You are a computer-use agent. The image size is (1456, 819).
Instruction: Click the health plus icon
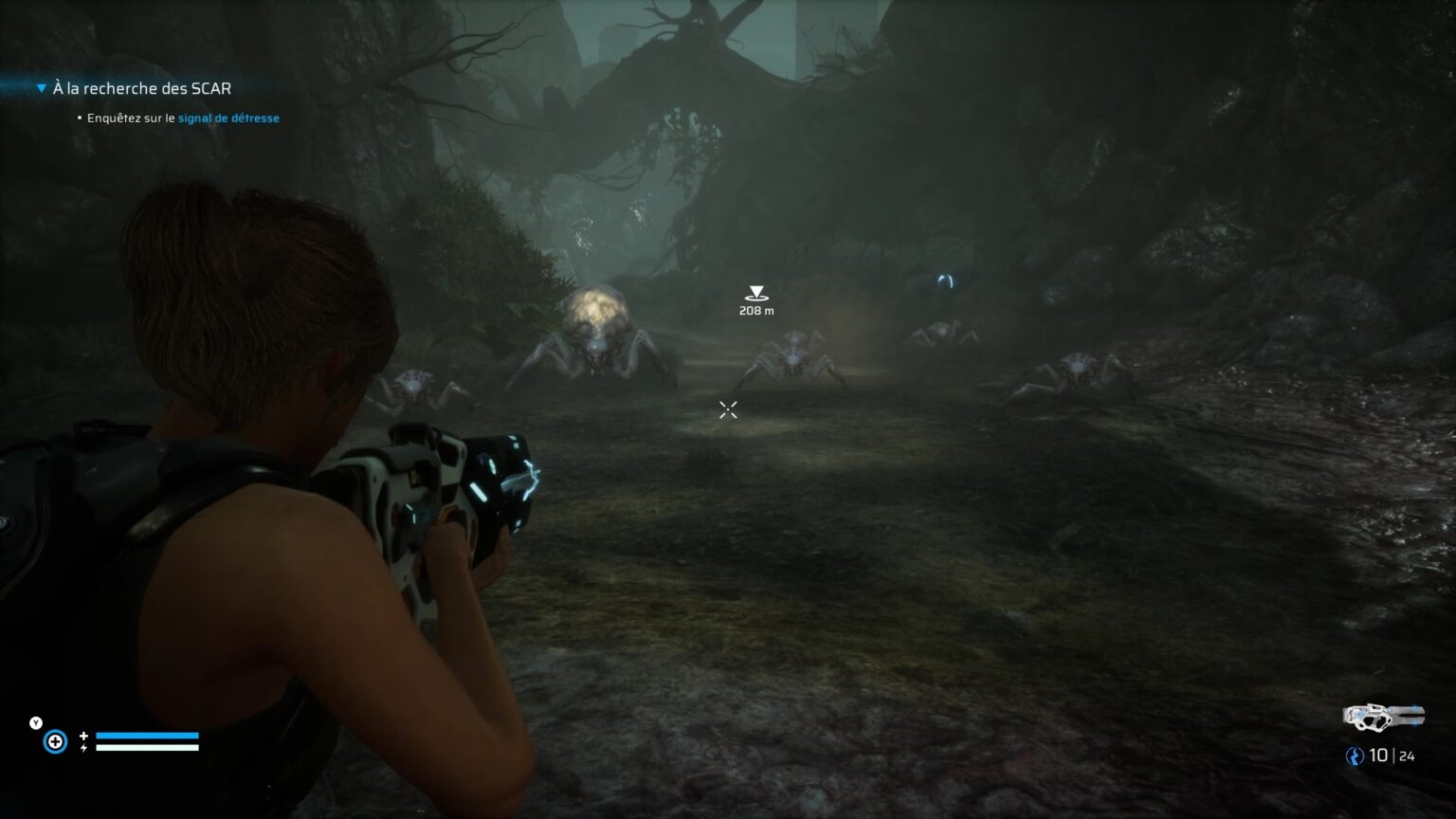click(x=84, y=734)
